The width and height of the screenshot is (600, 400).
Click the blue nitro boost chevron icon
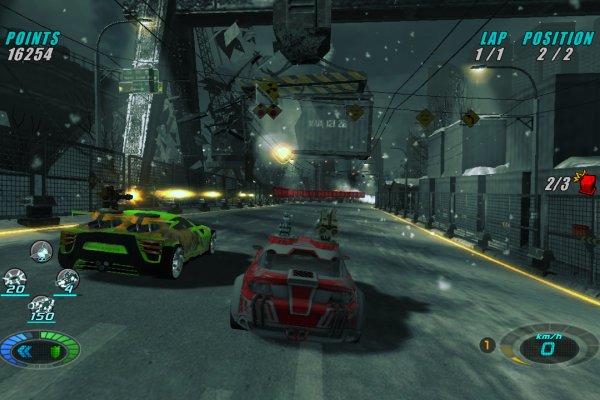24,351
